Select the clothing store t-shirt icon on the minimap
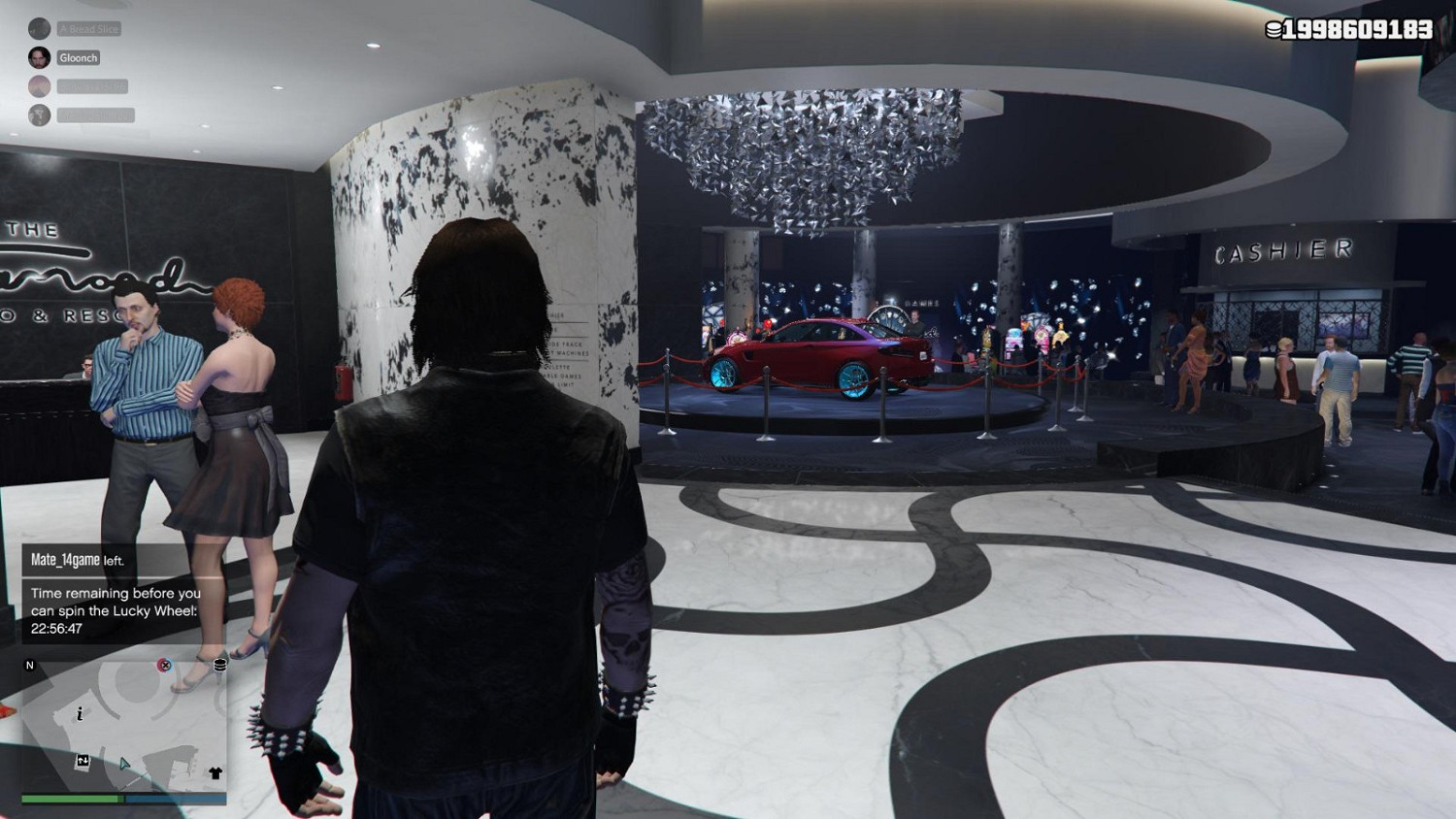The height and width of the screenshot is (819, 1456). 215,772
